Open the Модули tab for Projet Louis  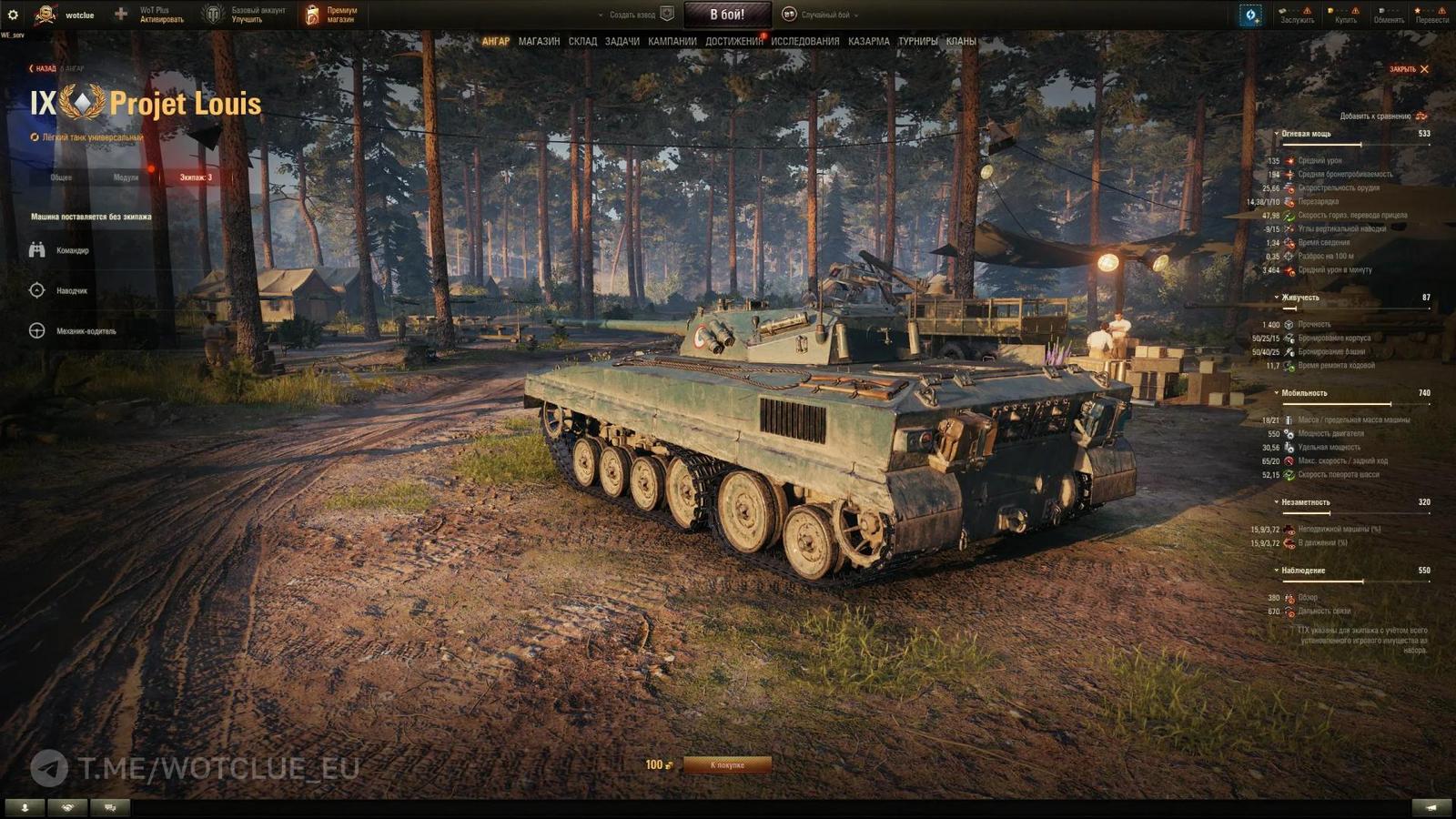(126, 179)
